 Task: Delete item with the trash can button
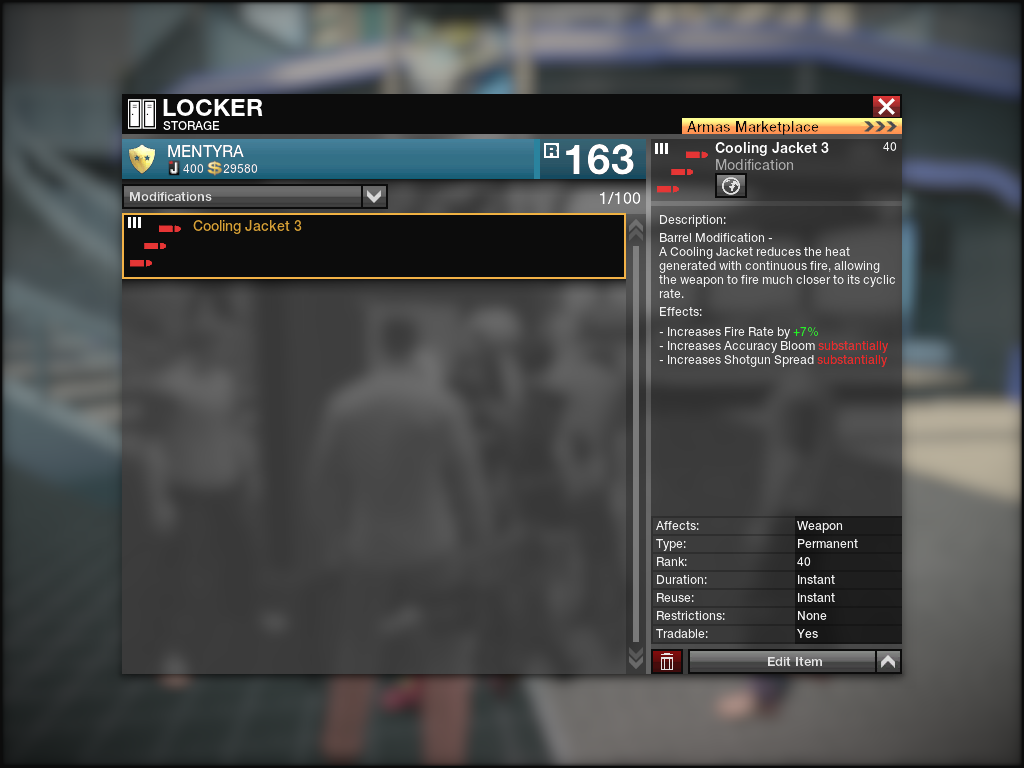(667, 662)
